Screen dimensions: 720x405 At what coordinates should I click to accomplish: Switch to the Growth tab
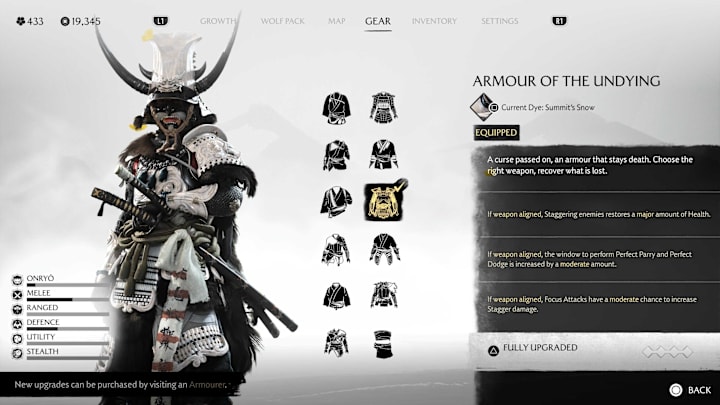click(218, 21)
